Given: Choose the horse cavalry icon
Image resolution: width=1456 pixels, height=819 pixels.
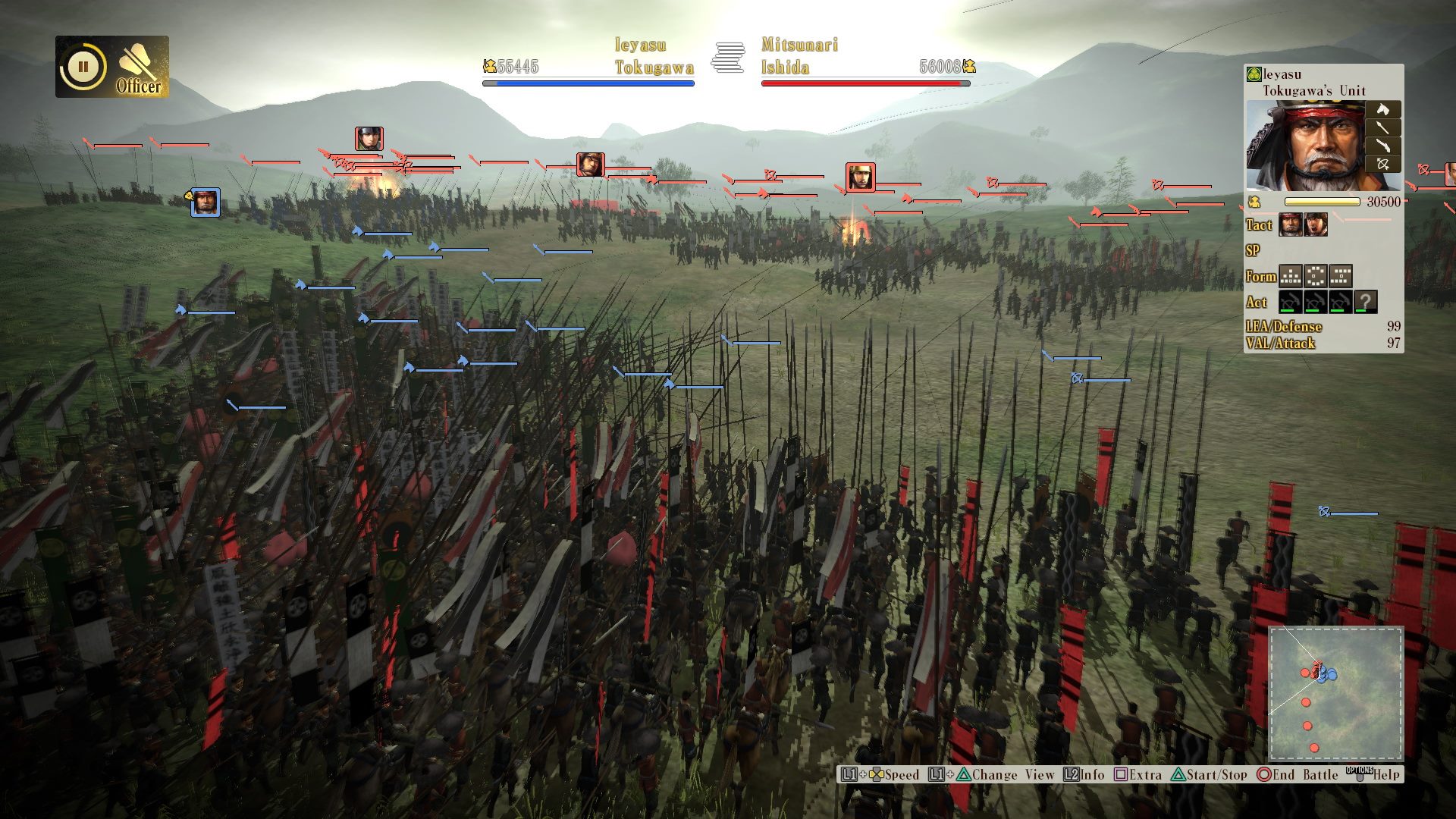Looking at the screenshot, I should click(1382, 109).
